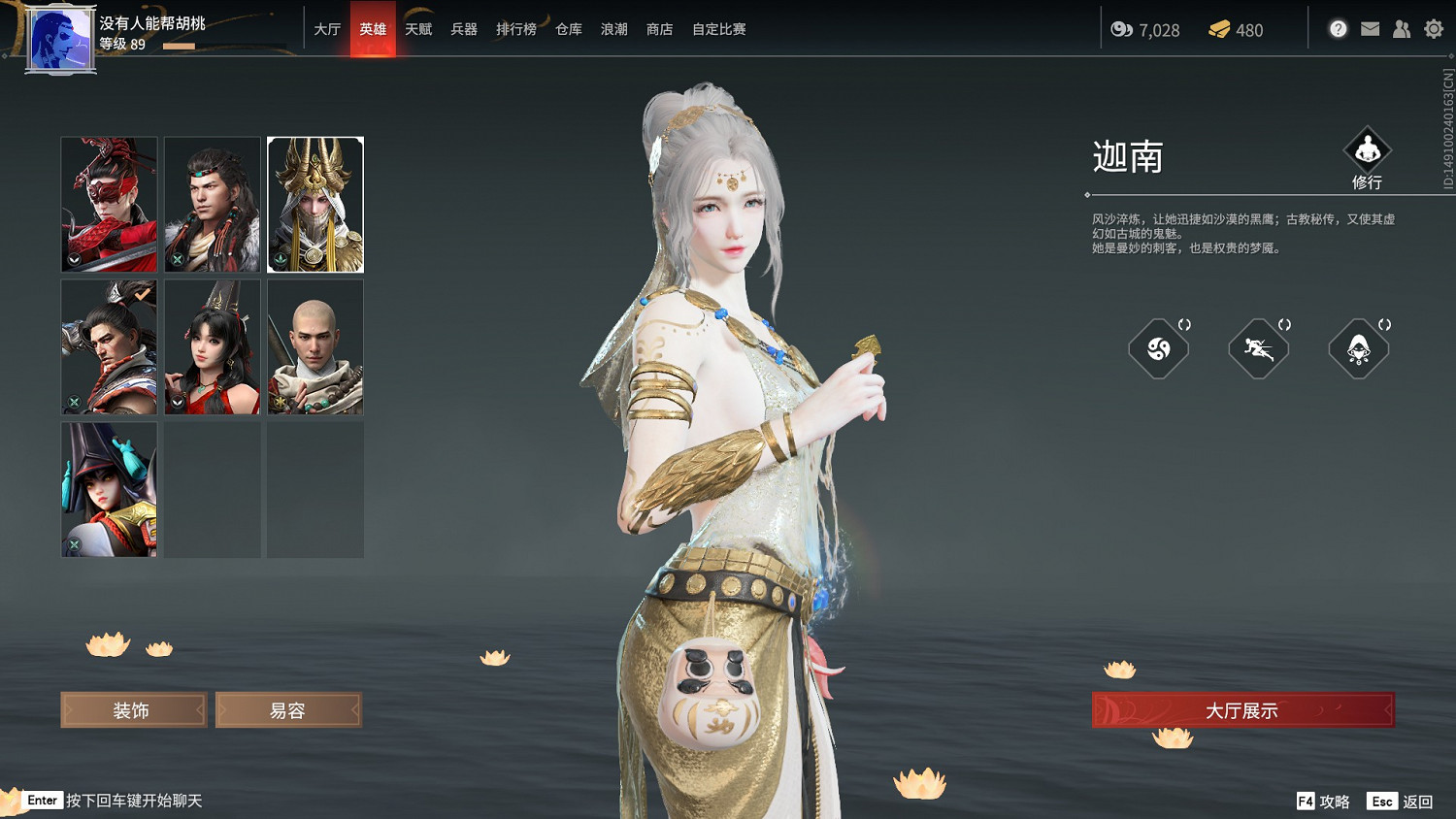Click the 修行 cultivation icon beside 迦南's name
Screen dimensions: 1456x819
point(1370,151)
